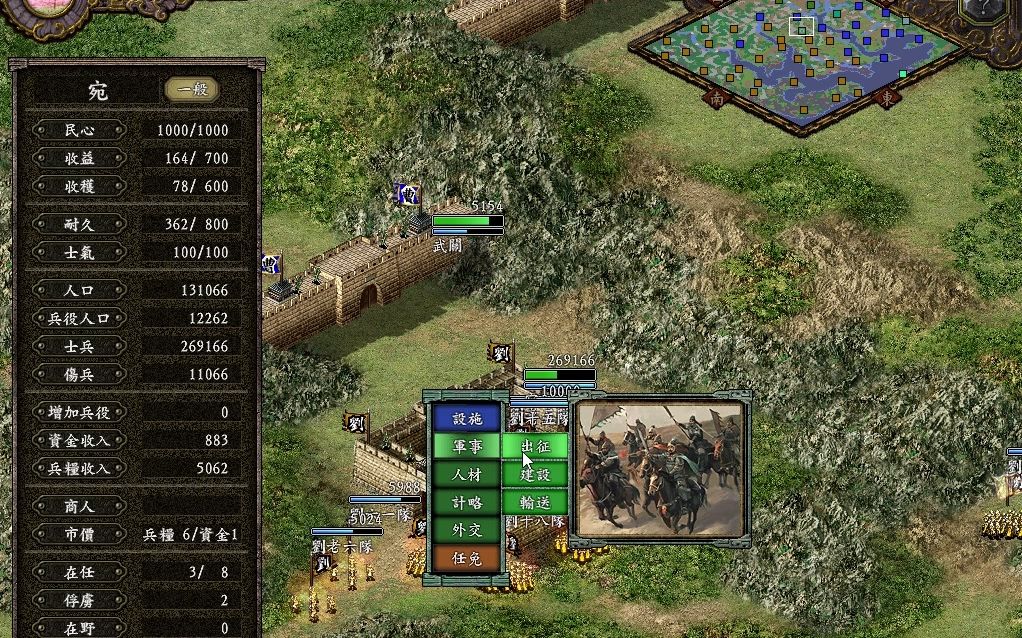Click the 南 (South) marker on the minimap frame
The height and width of the screenshot is (638, 1022).
tap(716, 98)
